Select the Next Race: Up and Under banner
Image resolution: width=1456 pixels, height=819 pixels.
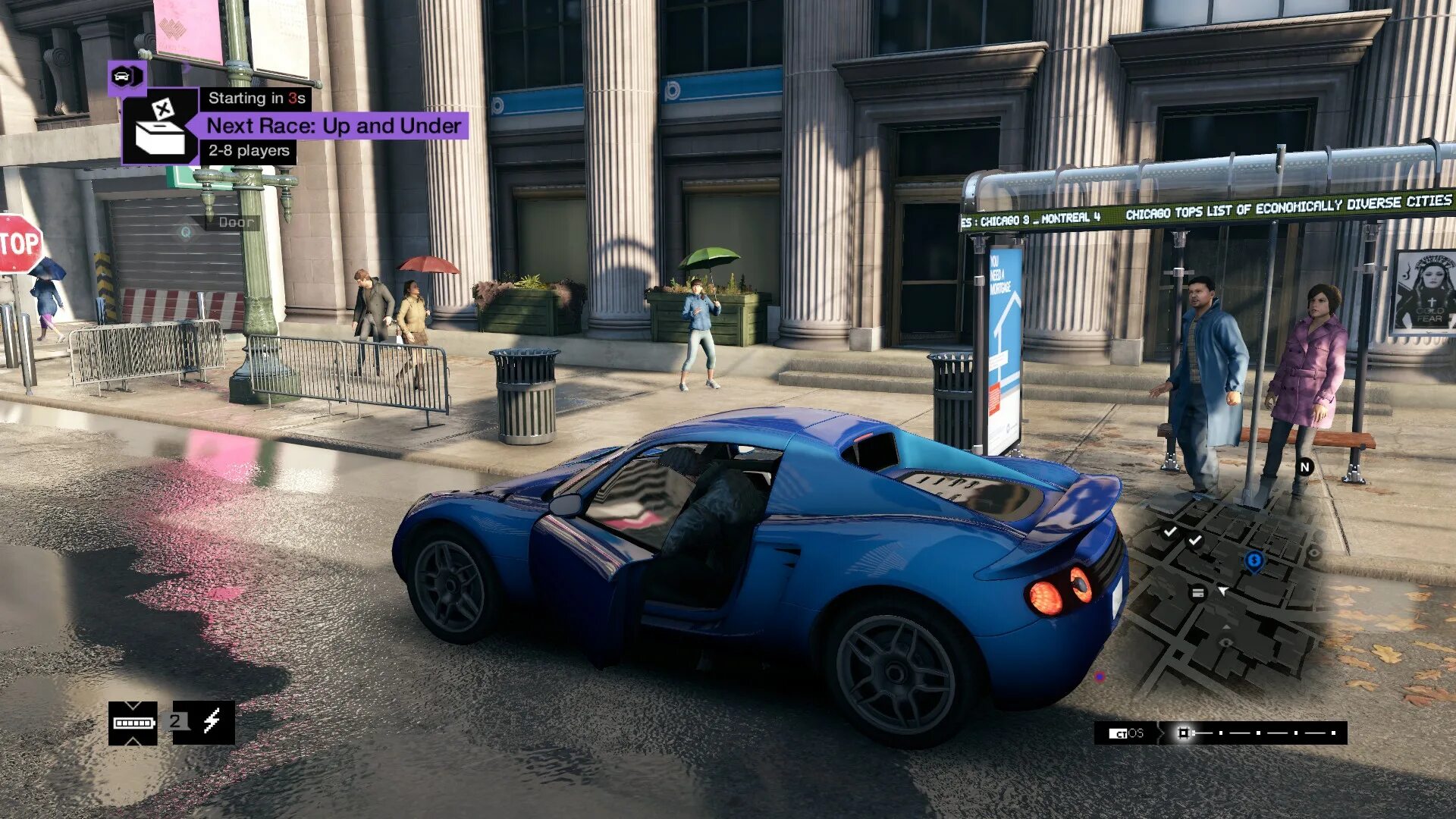pos(334,126)
